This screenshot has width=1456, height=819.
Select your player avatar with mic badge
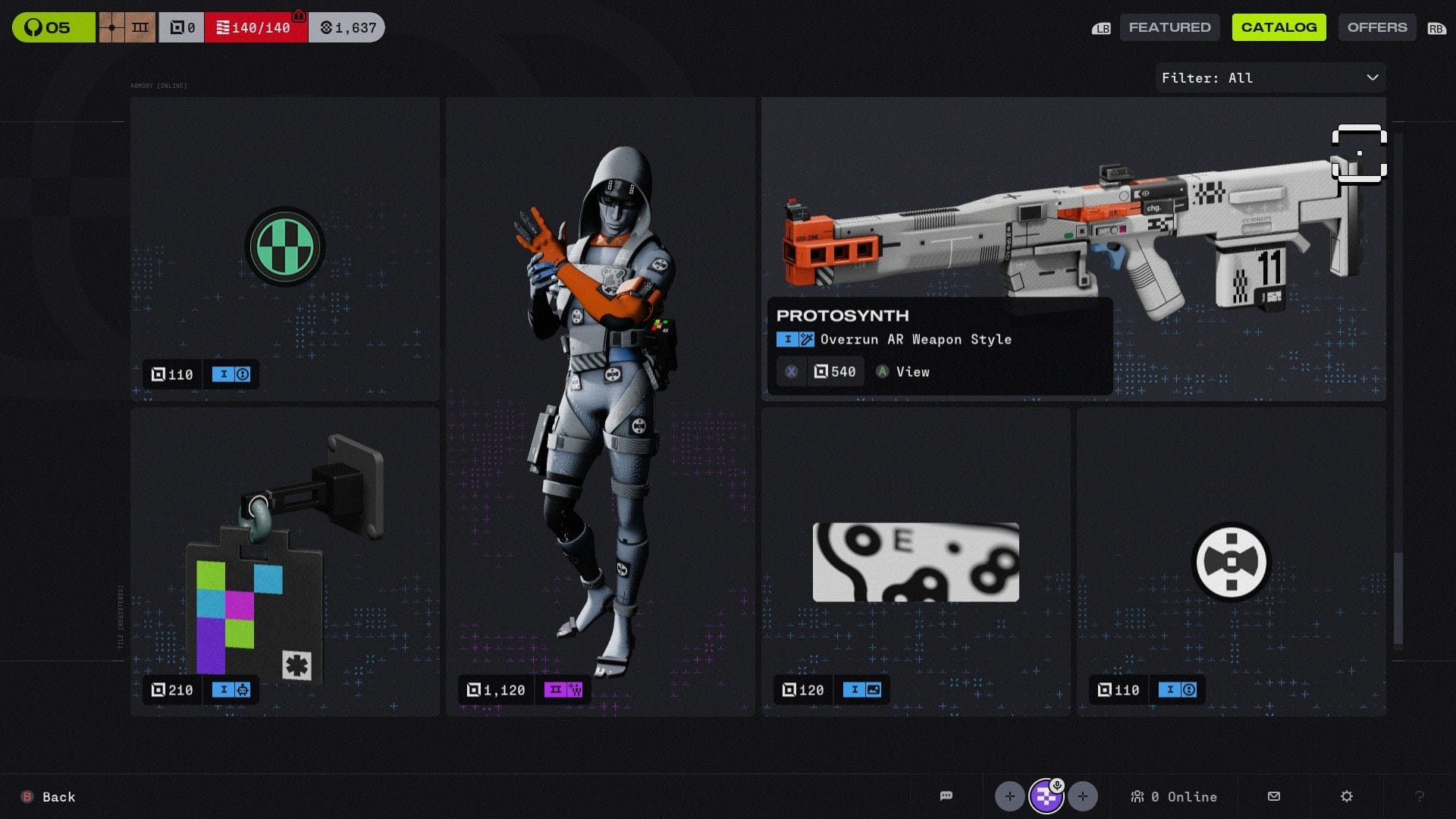(x=1047, y=796)
